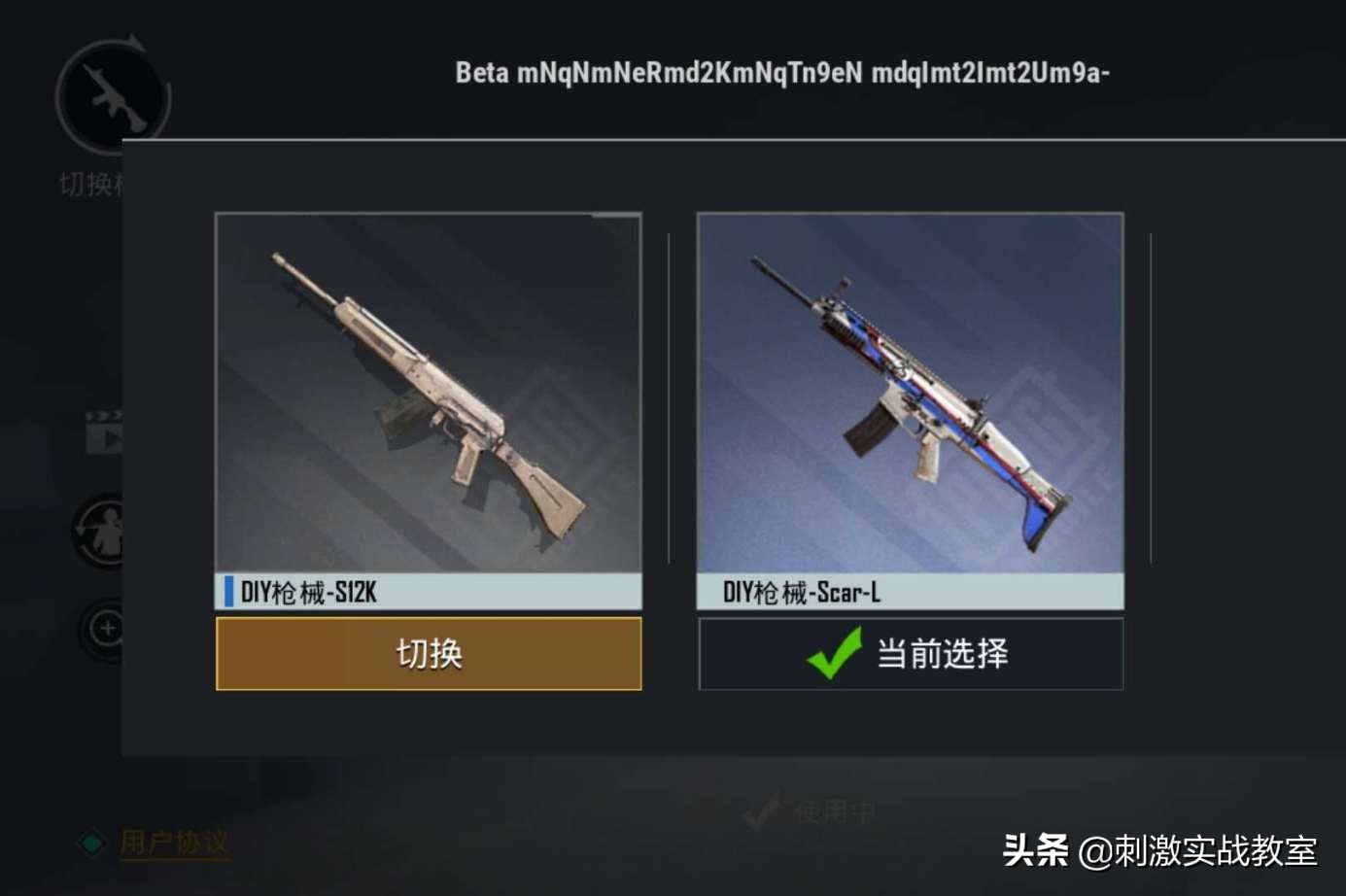Select the Scar-L weapon thumbnail image
Screen dimensions: 1346x896
tap(911, 389)
